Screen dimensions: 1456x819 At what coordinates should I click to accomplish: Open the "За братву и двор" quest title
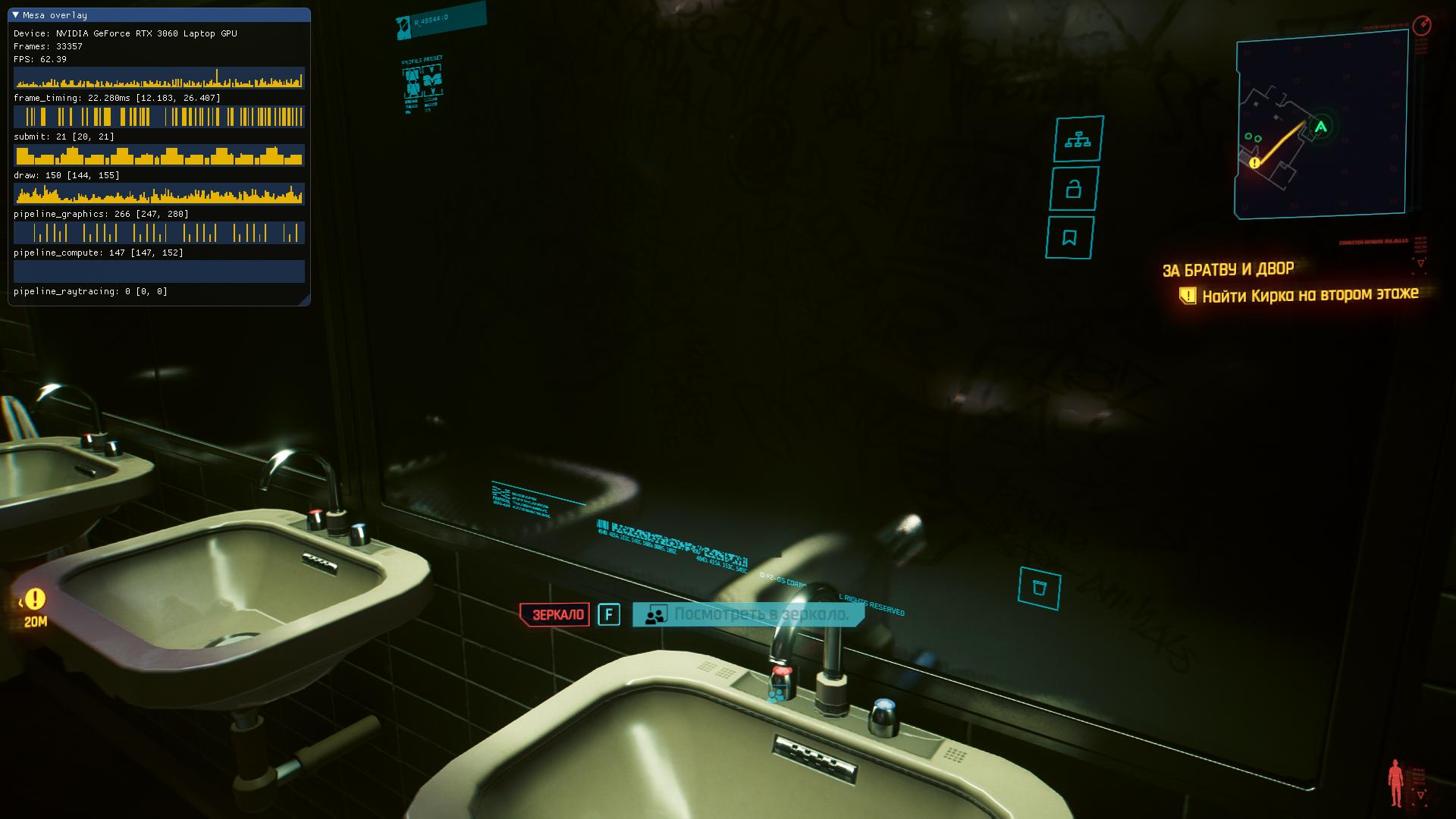tap(1228, 270)
